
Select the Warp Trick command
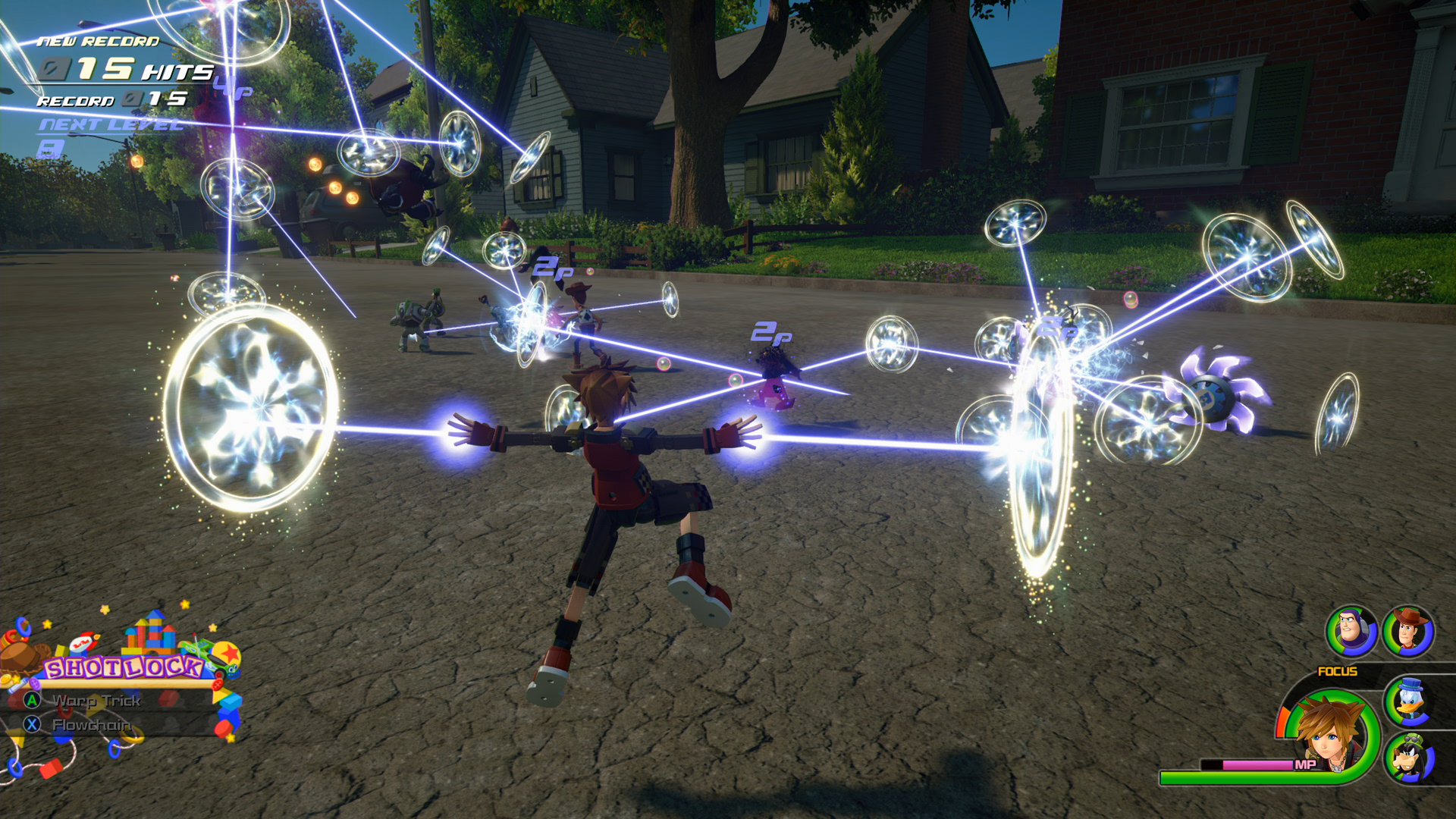click(96, 701)
